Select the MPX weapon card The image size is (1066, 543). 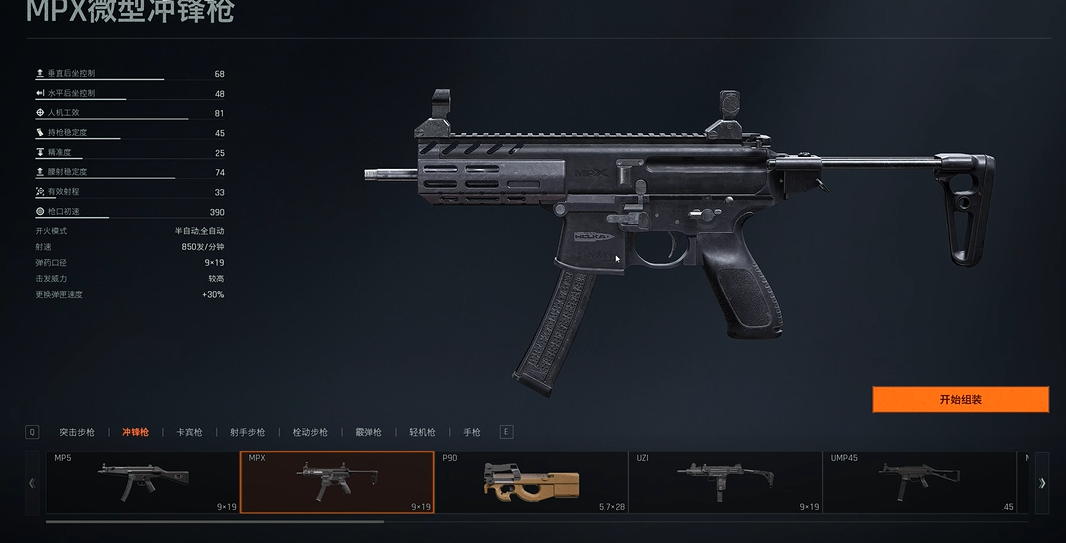tap(337, 482)
